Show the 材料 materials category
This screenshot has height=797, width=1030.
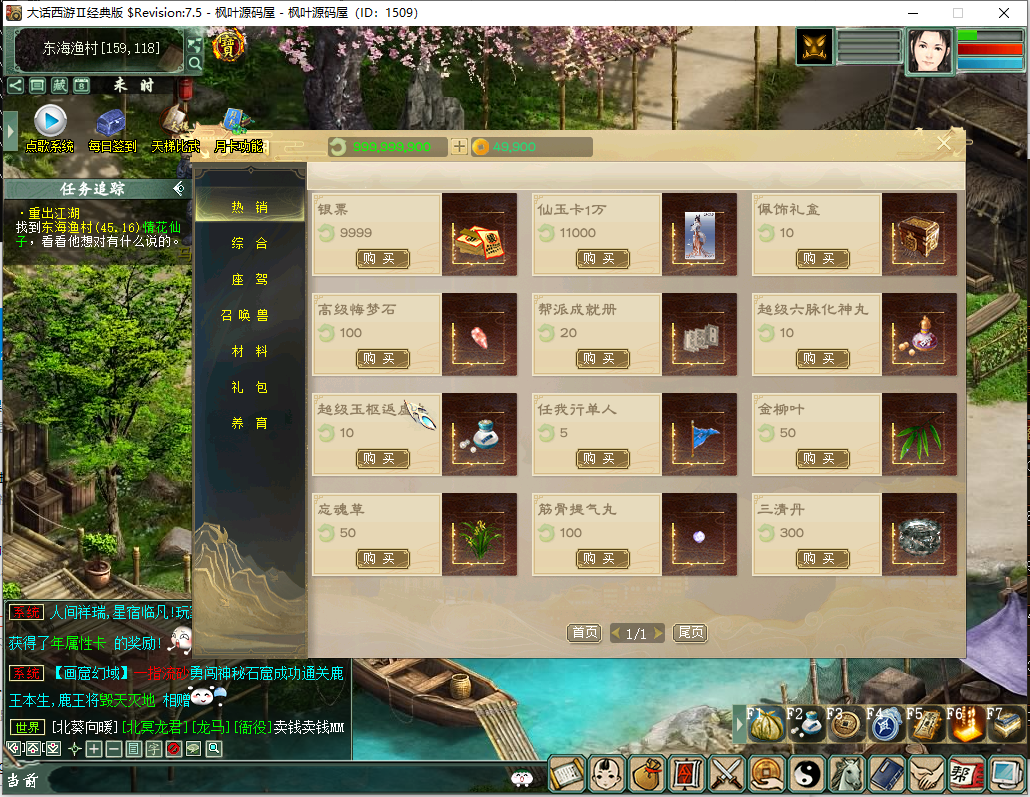[x=249, y=352]
